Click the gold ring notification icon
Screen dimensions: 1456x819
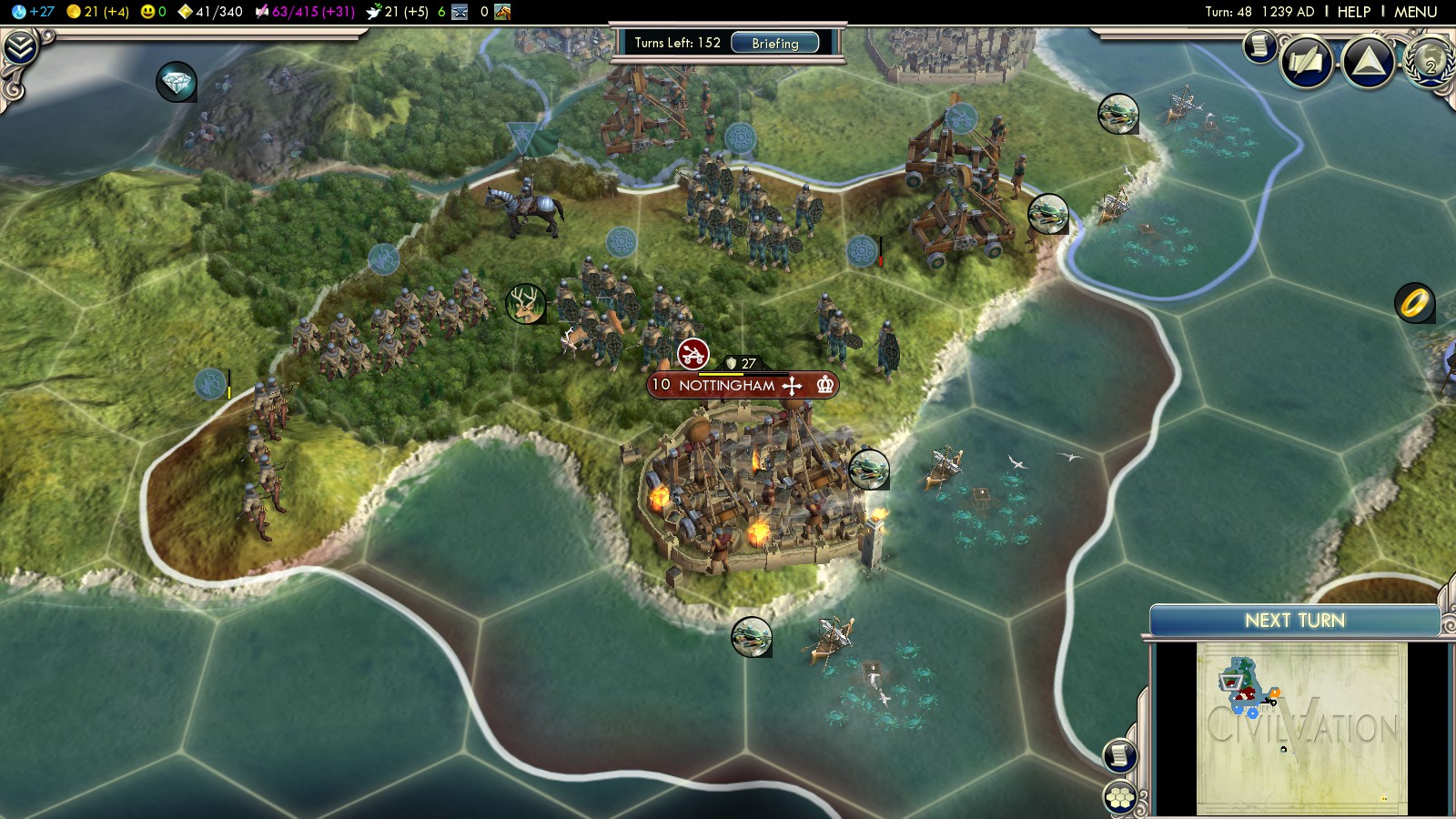click(x=1414, y=303)
